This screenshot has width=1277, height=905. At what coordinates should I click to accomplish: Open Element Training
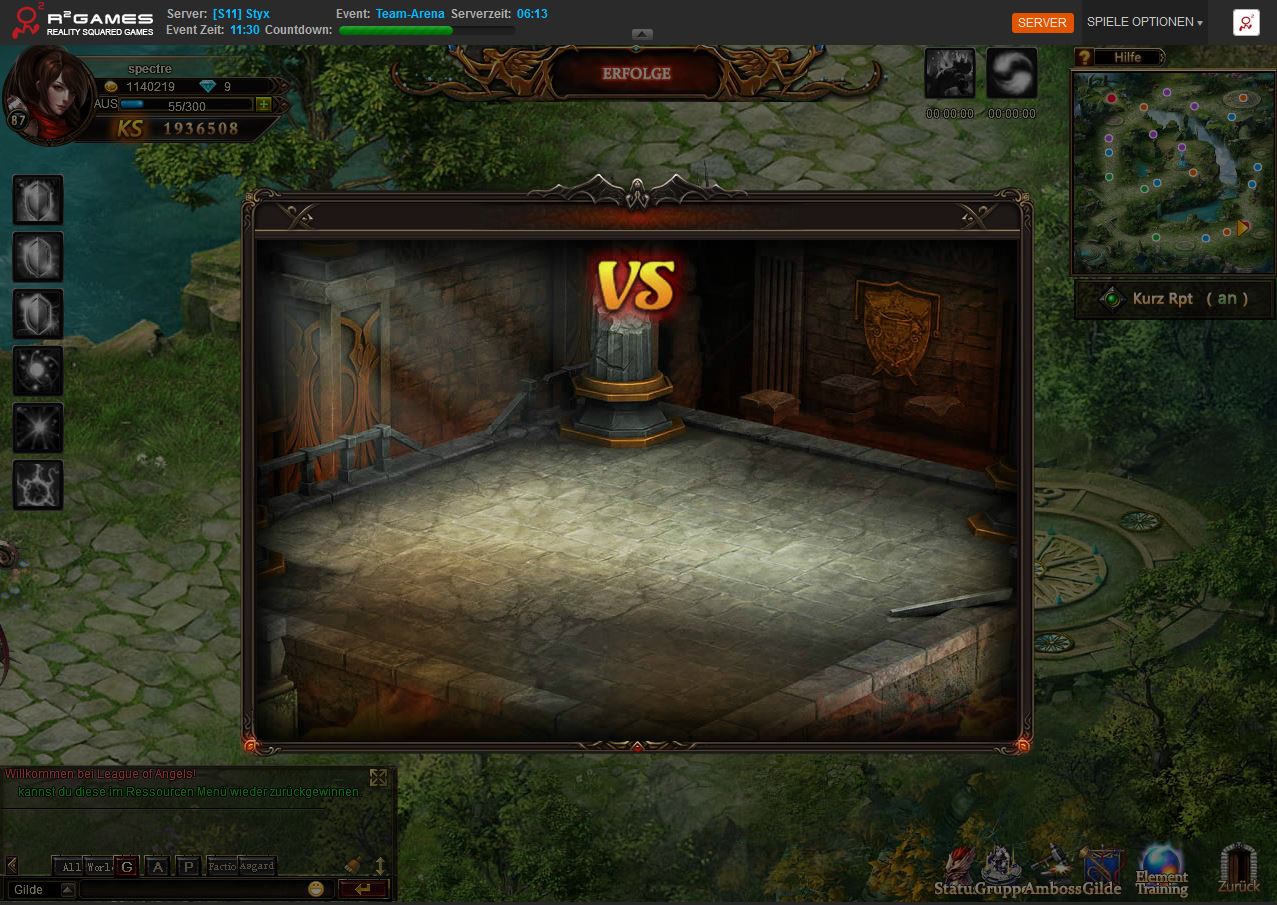[x=1161, y=868]
